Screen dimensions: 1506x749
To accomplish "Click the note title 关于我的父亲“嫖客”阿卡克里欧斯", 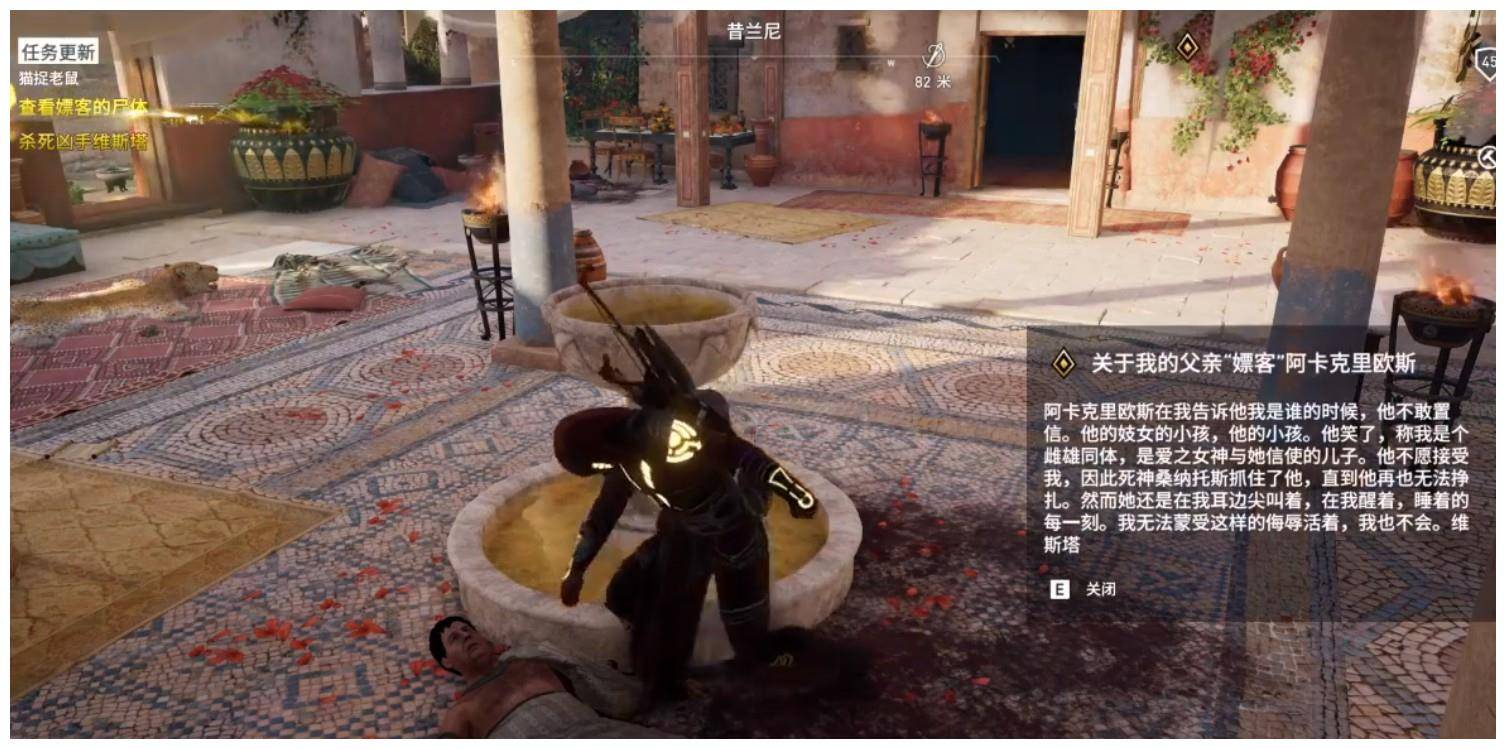I will [1252, 363].
